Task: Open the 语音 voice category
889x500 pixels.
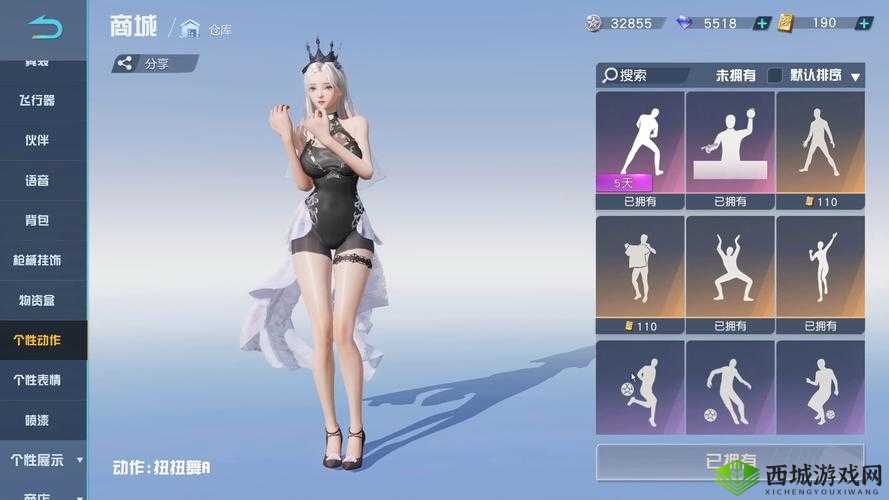Action: pyautogui.click(x=37, y=180)
